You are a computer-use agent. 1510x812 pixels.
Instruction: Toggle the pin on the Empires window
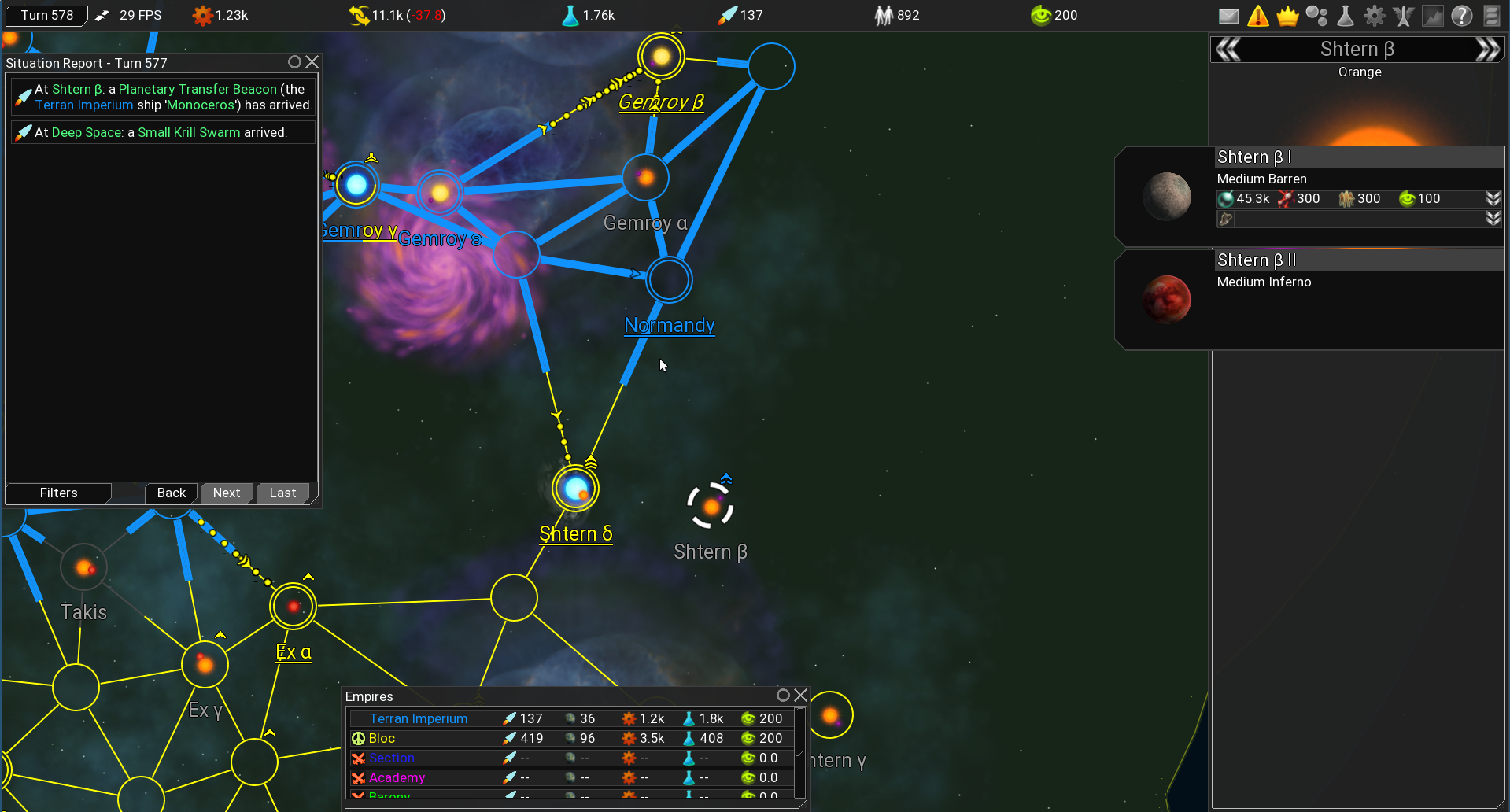tap(783, 696)
